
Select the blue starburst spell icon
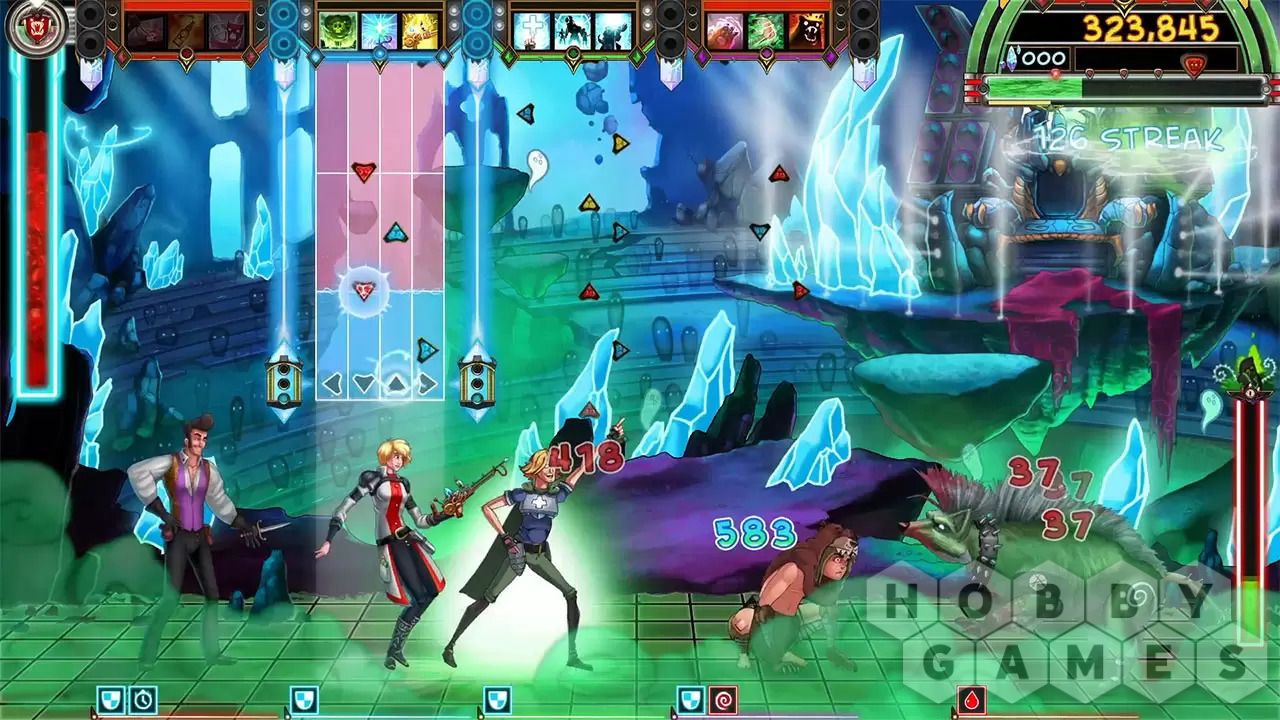[379, 31]
